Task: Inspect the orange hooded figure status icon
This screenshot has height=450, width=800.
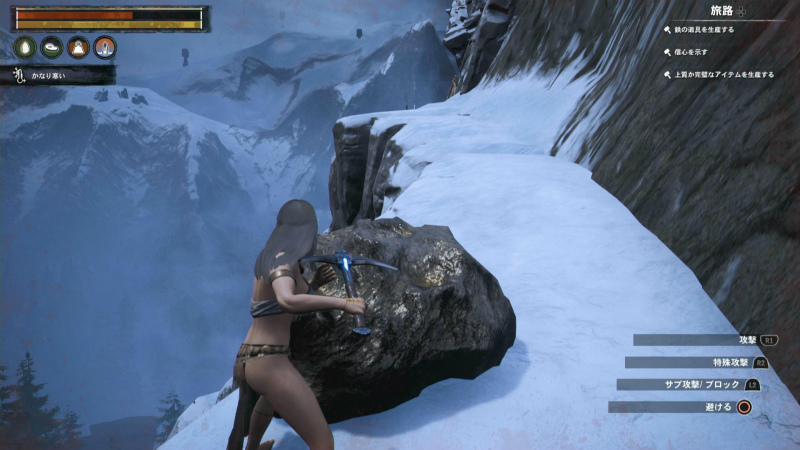Action: pos(78,47)
